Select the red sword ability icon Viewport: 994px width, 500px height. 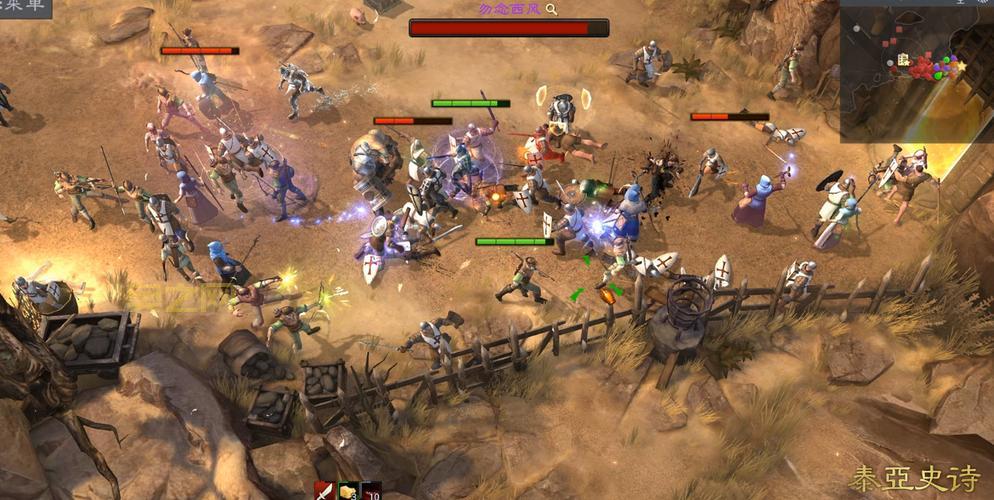[324, 491]
